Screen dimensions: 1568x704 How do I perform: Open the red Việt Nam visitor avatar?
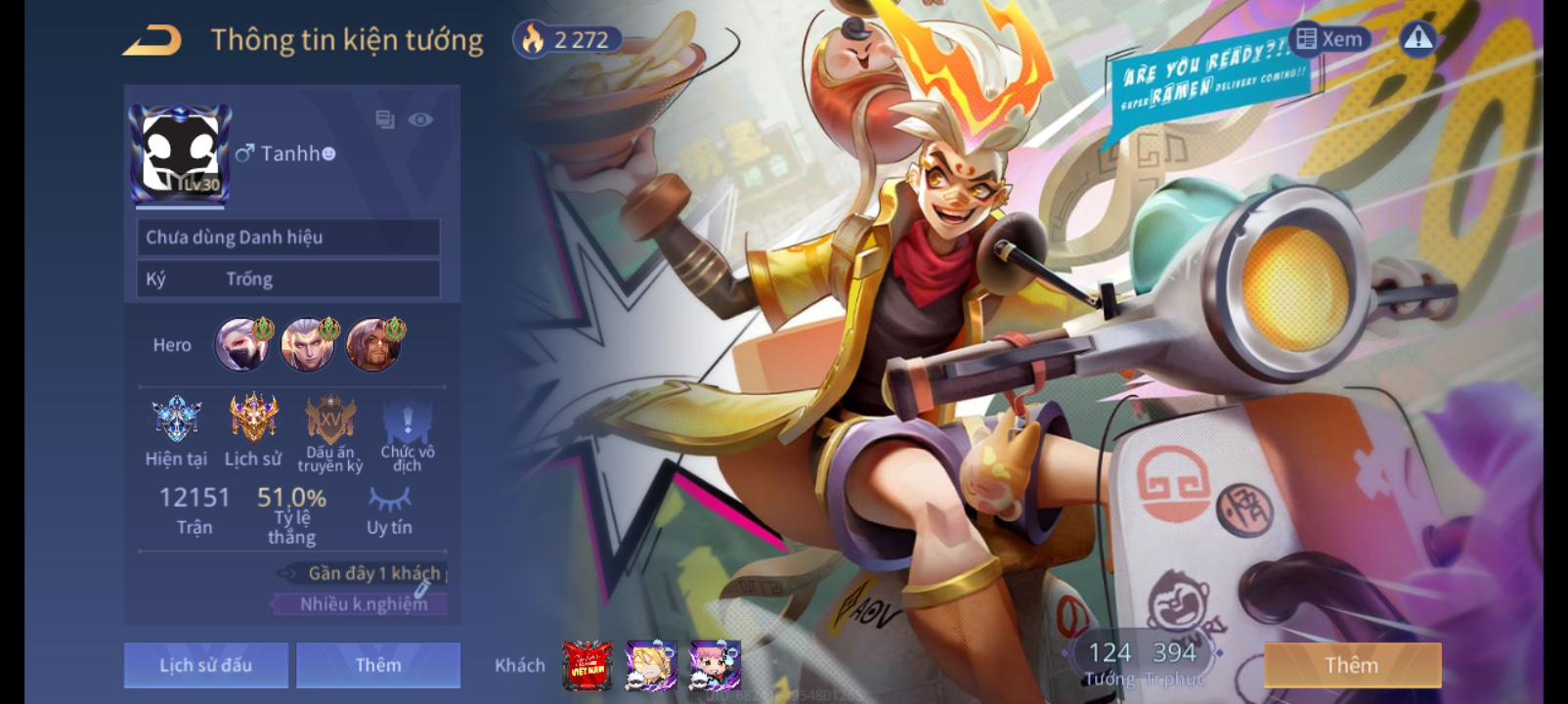tap(588, 666)
